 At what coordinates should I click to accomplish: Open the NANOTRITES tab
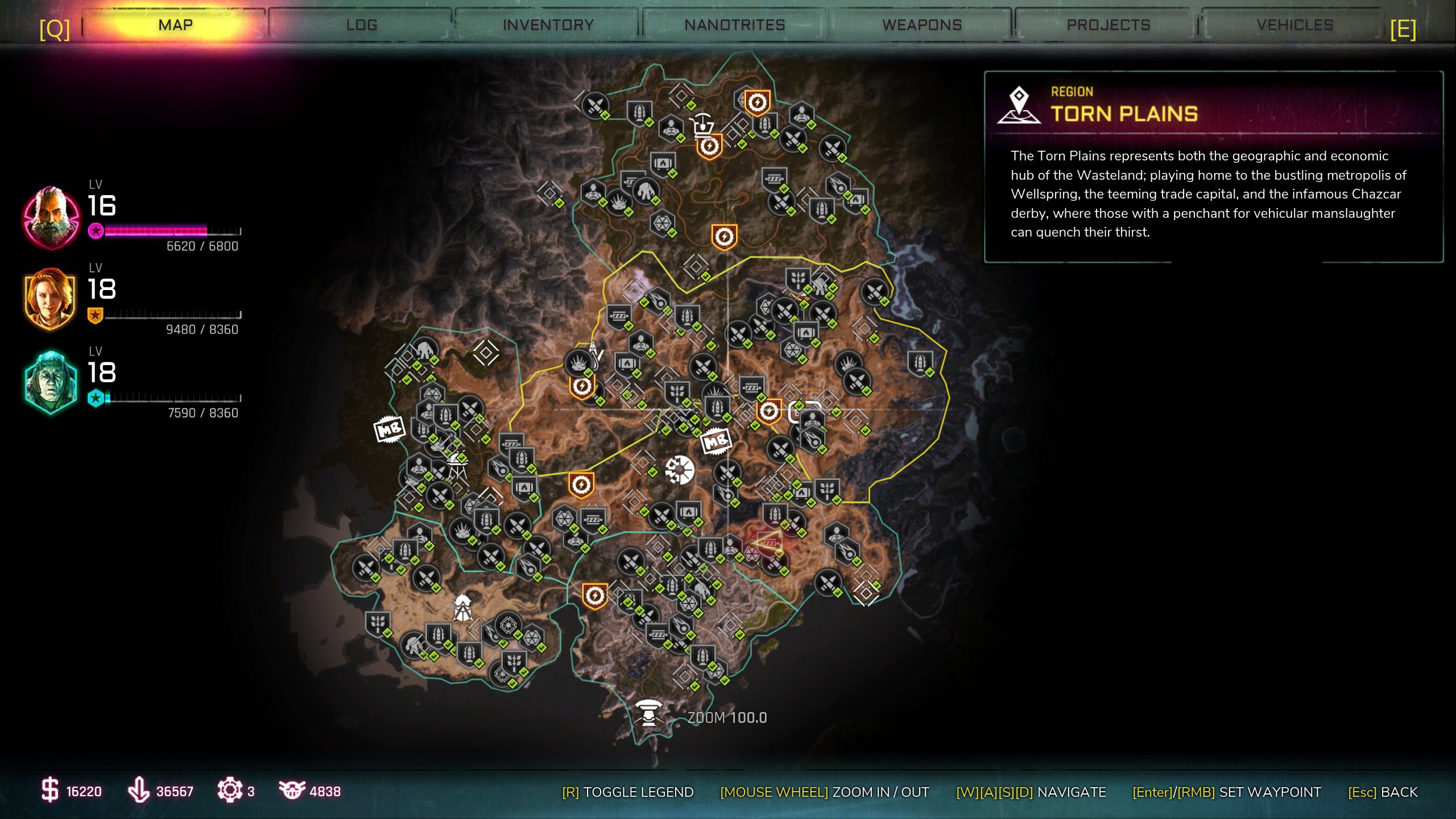735,25
